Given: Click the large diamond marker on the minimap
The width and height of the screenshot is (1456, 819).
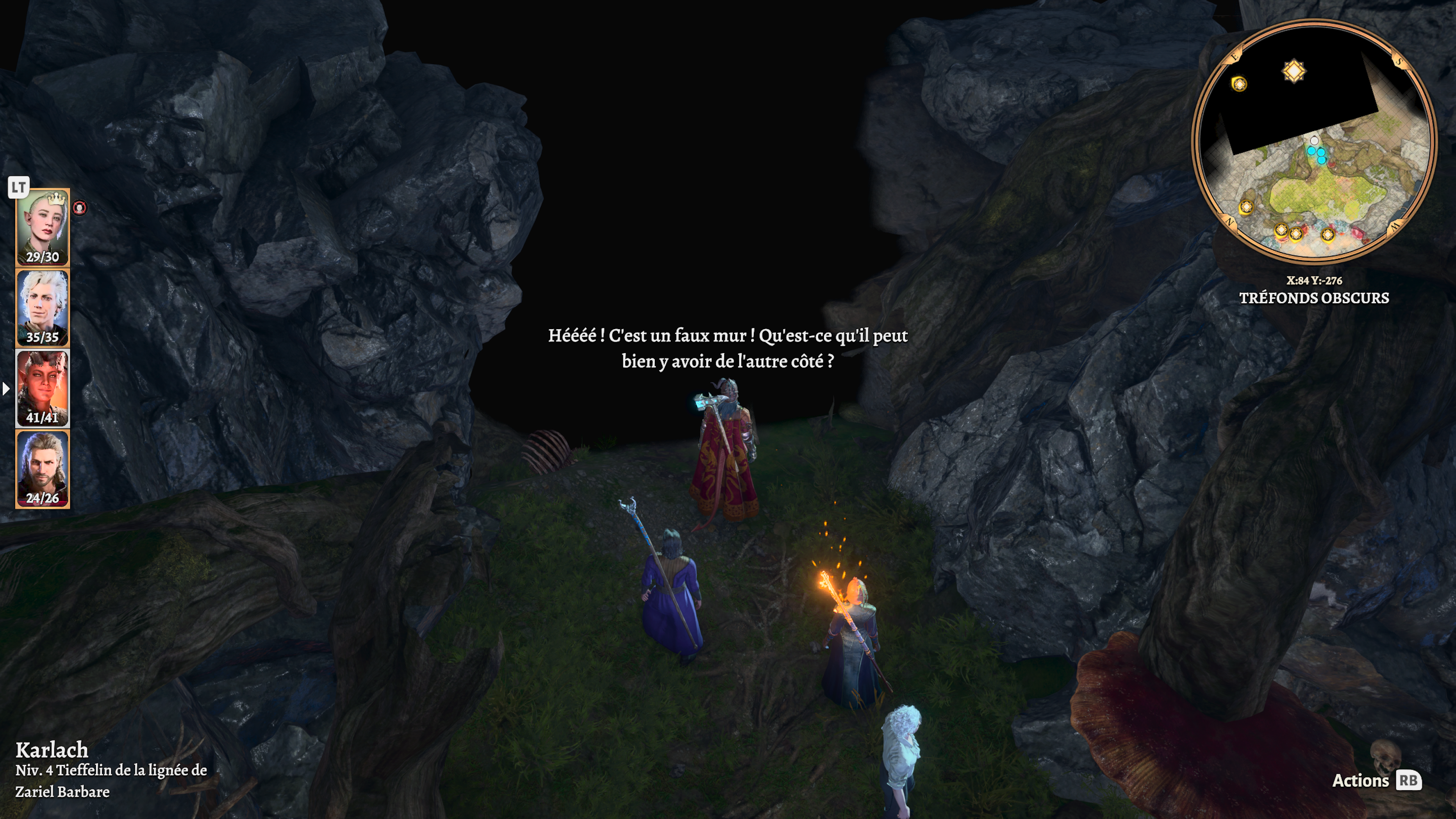Looking at the screenshot, I should pyautogui.click(x=1294, y=72).
